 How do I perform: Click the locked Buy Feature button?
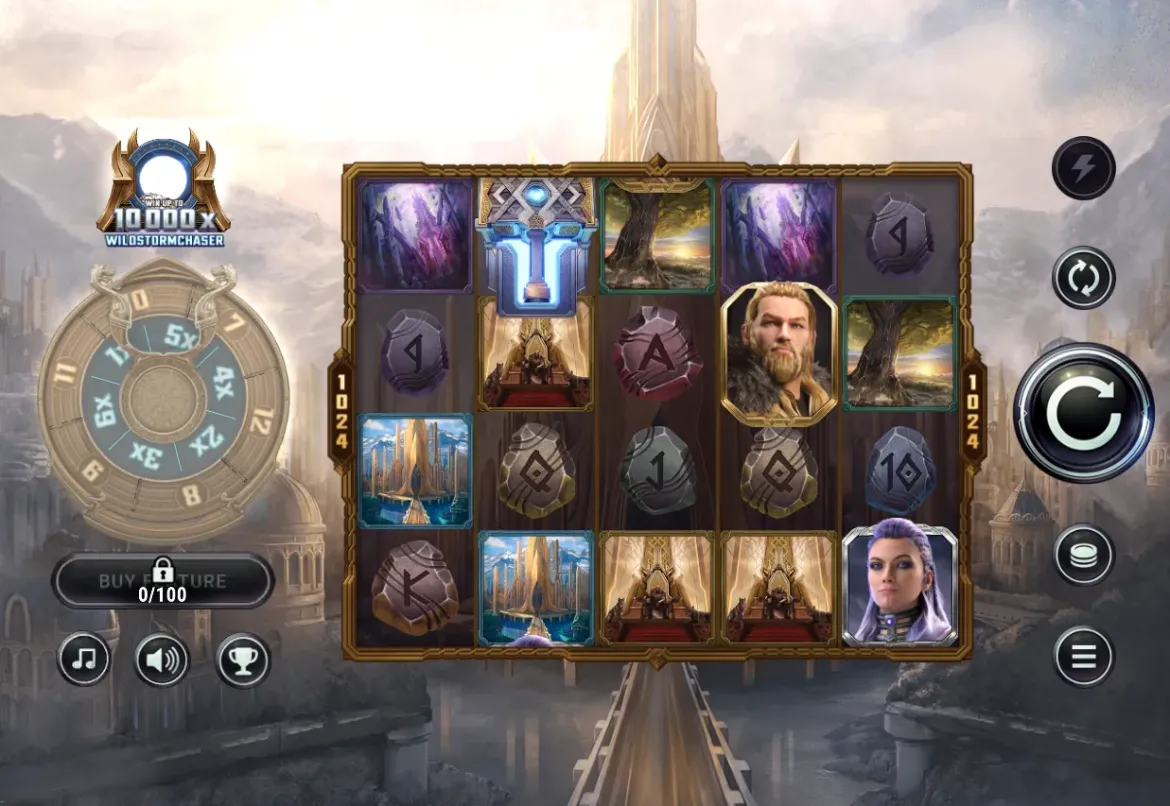163,581
